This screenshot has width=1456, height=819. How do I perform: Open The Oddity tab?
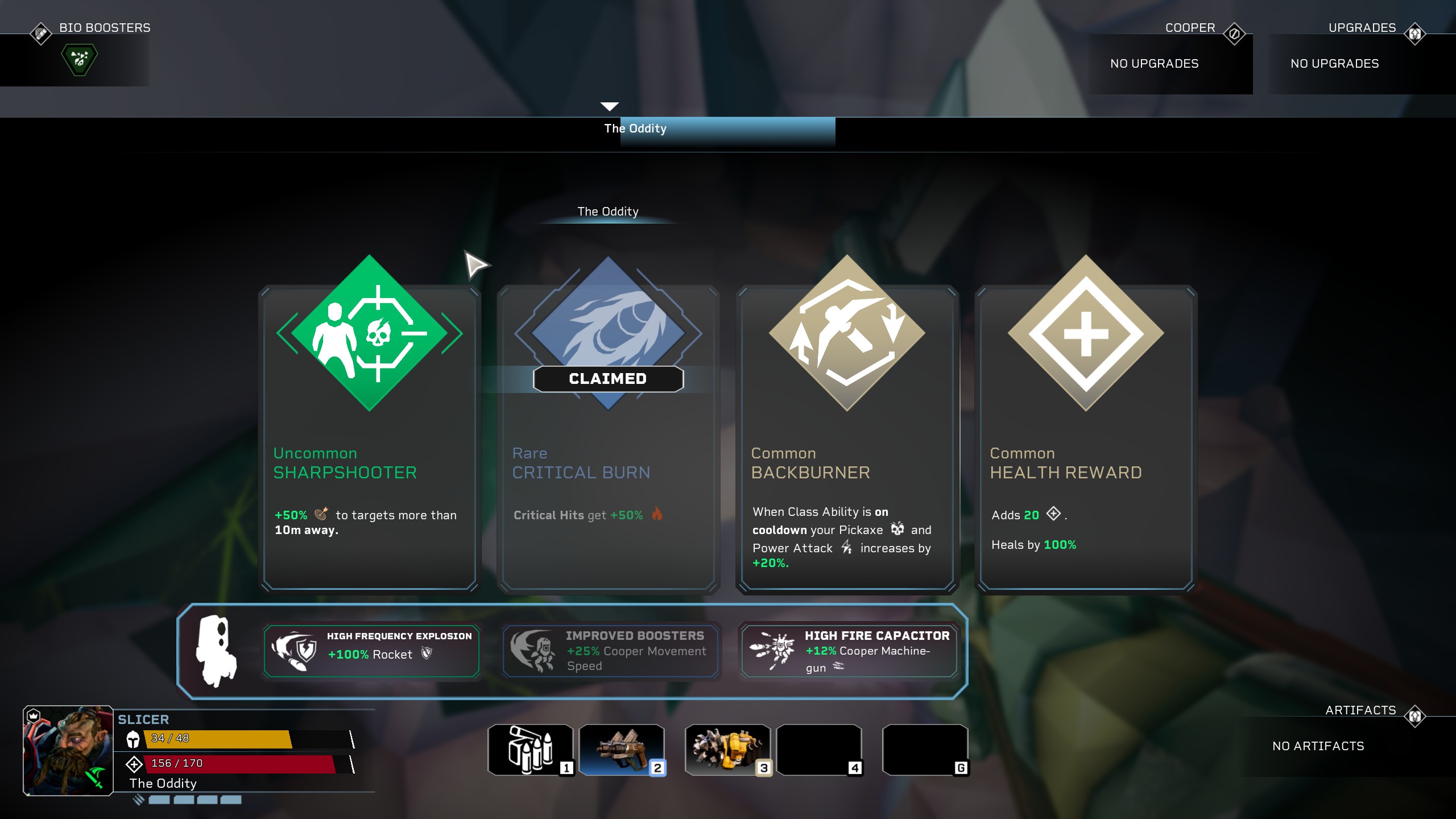635,129
